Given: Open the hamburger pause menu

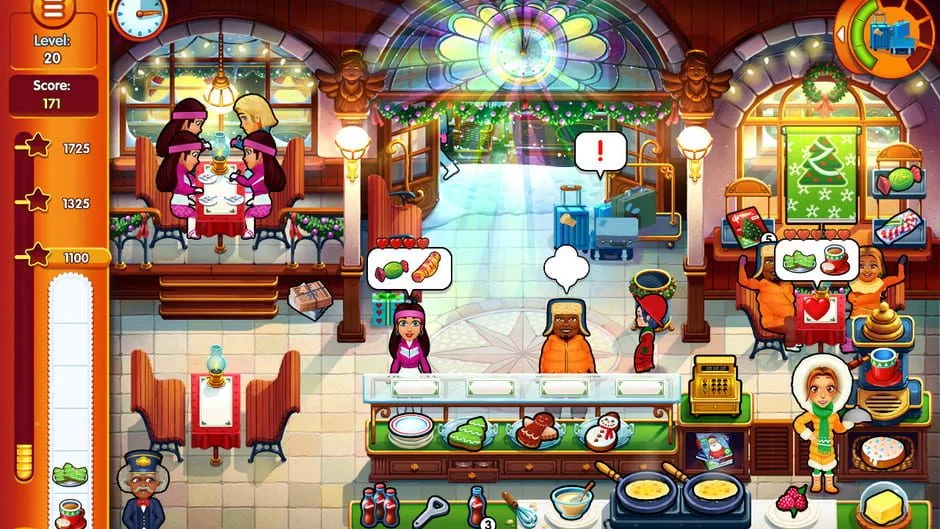Looking at the screenshot, I should 53,10.
